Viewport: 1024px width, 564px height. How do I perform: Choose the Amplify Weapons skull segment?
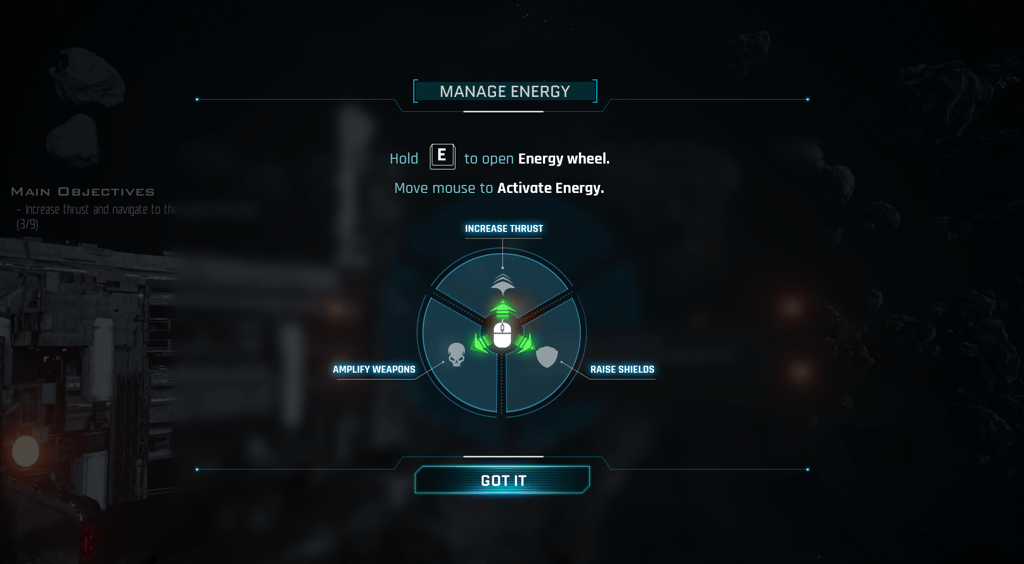(x=455, y=355)
